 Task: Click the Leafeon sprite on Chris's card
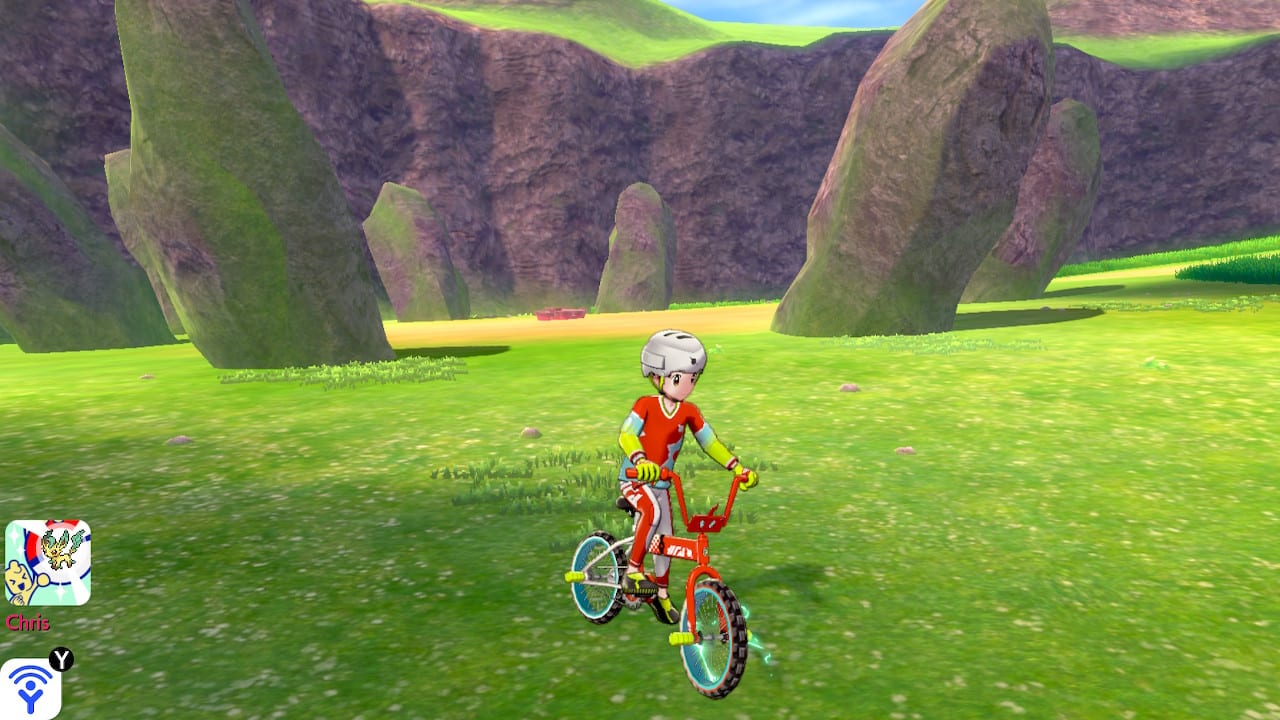(60, 549)
